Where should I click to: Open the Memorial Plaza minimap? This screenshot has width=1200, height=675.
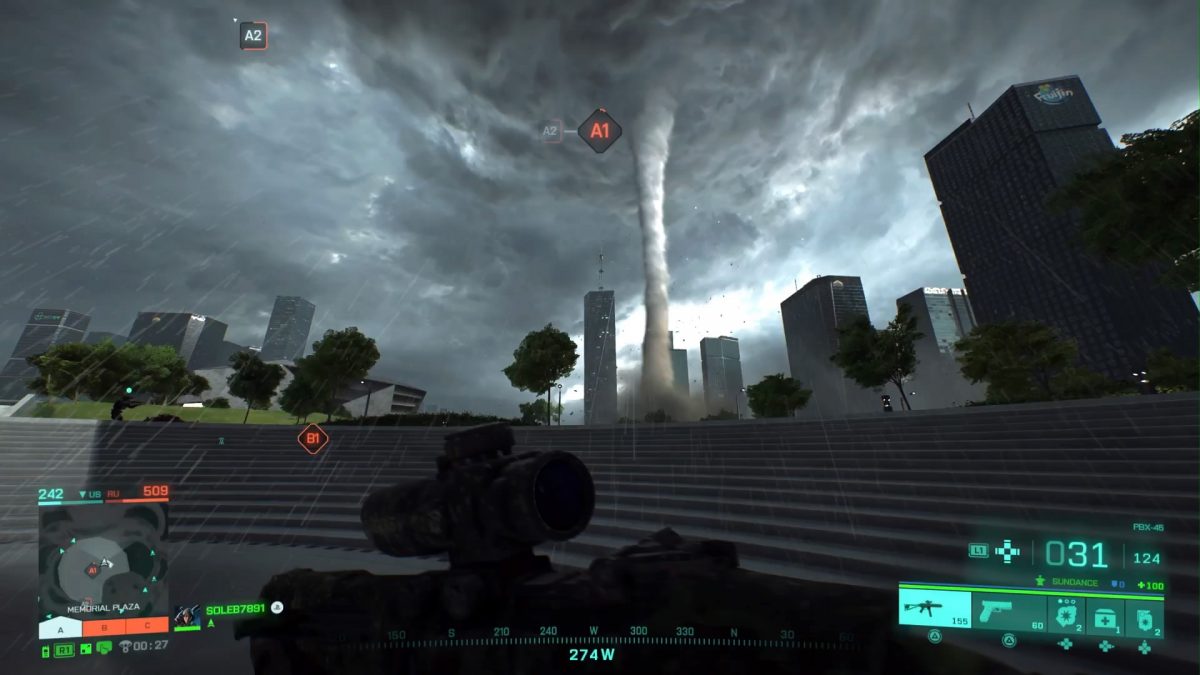point(103,558)
